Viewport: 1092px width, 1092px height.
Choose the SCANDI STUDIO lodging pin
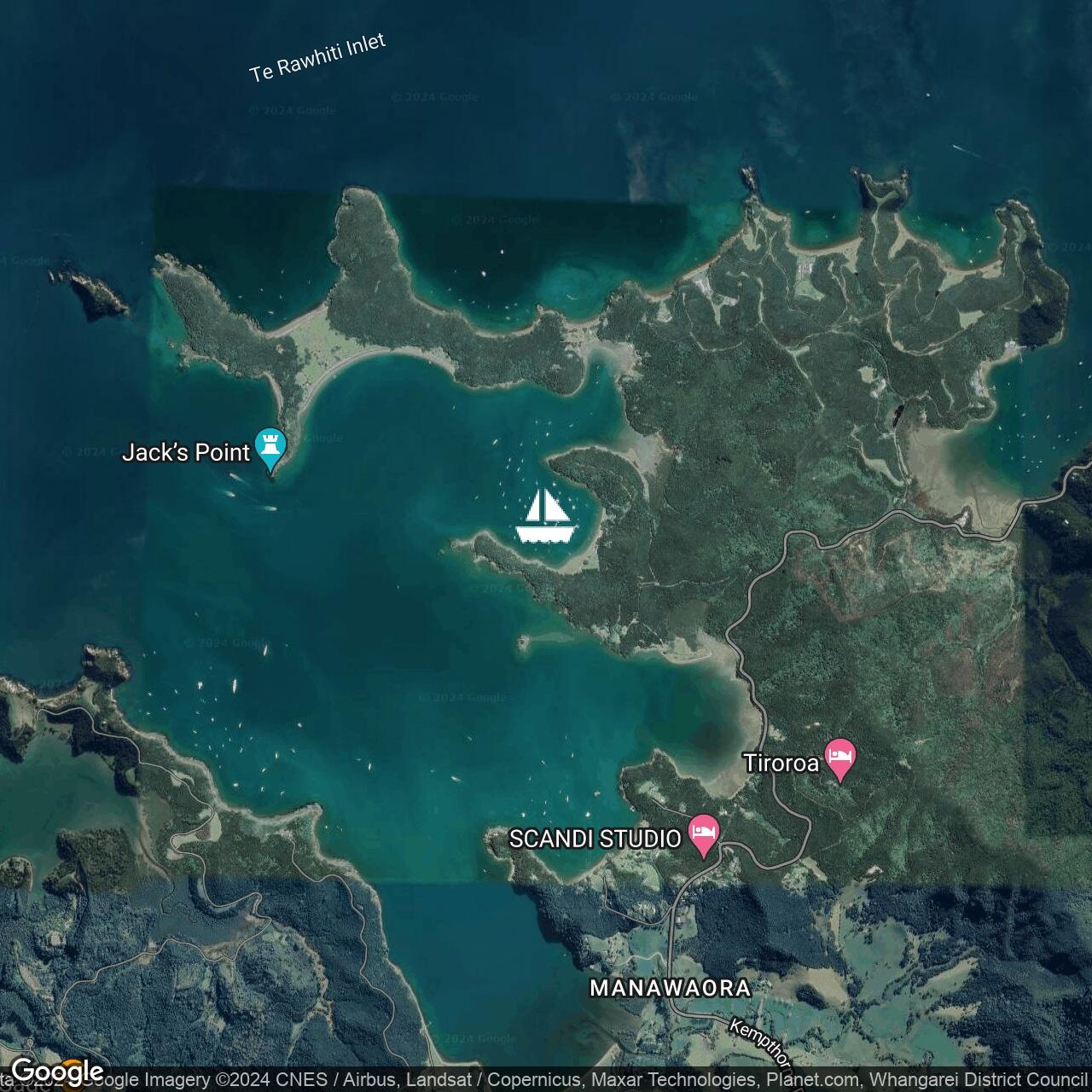703,834
